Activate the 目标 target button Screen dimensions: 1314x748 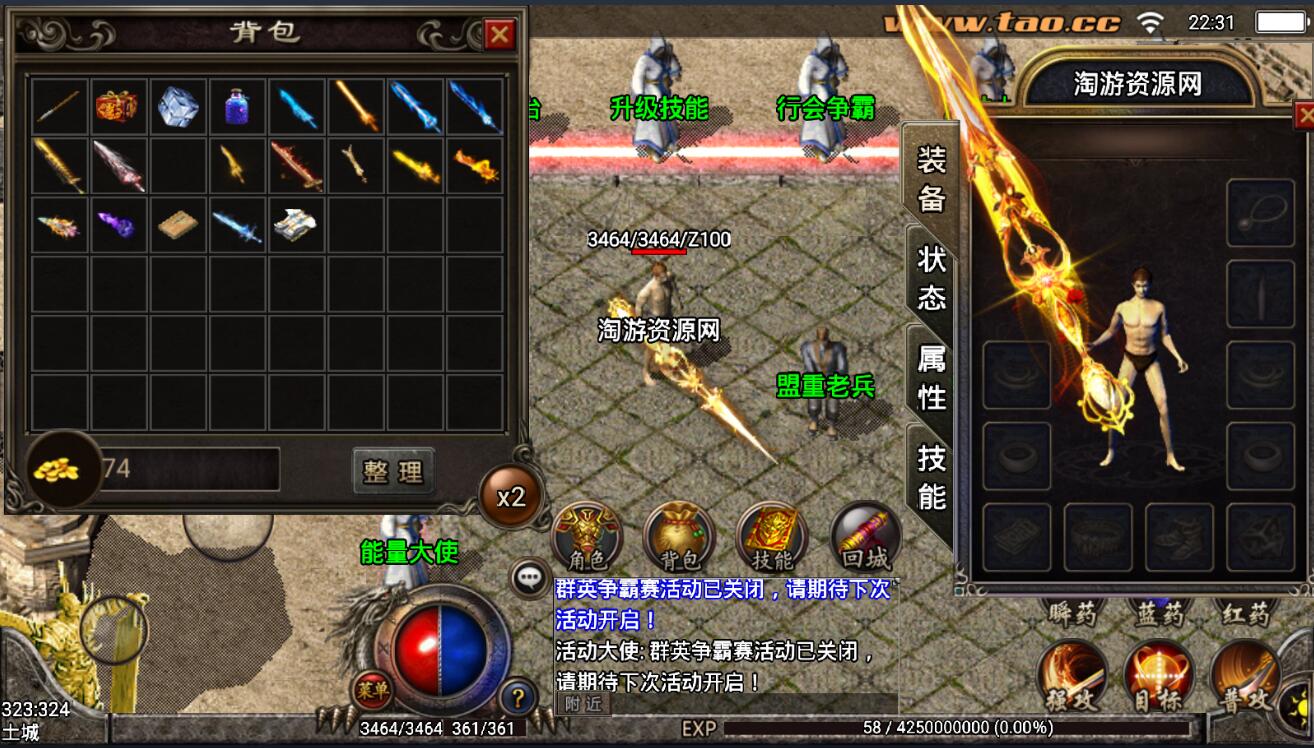click(x=1158, y=676)
